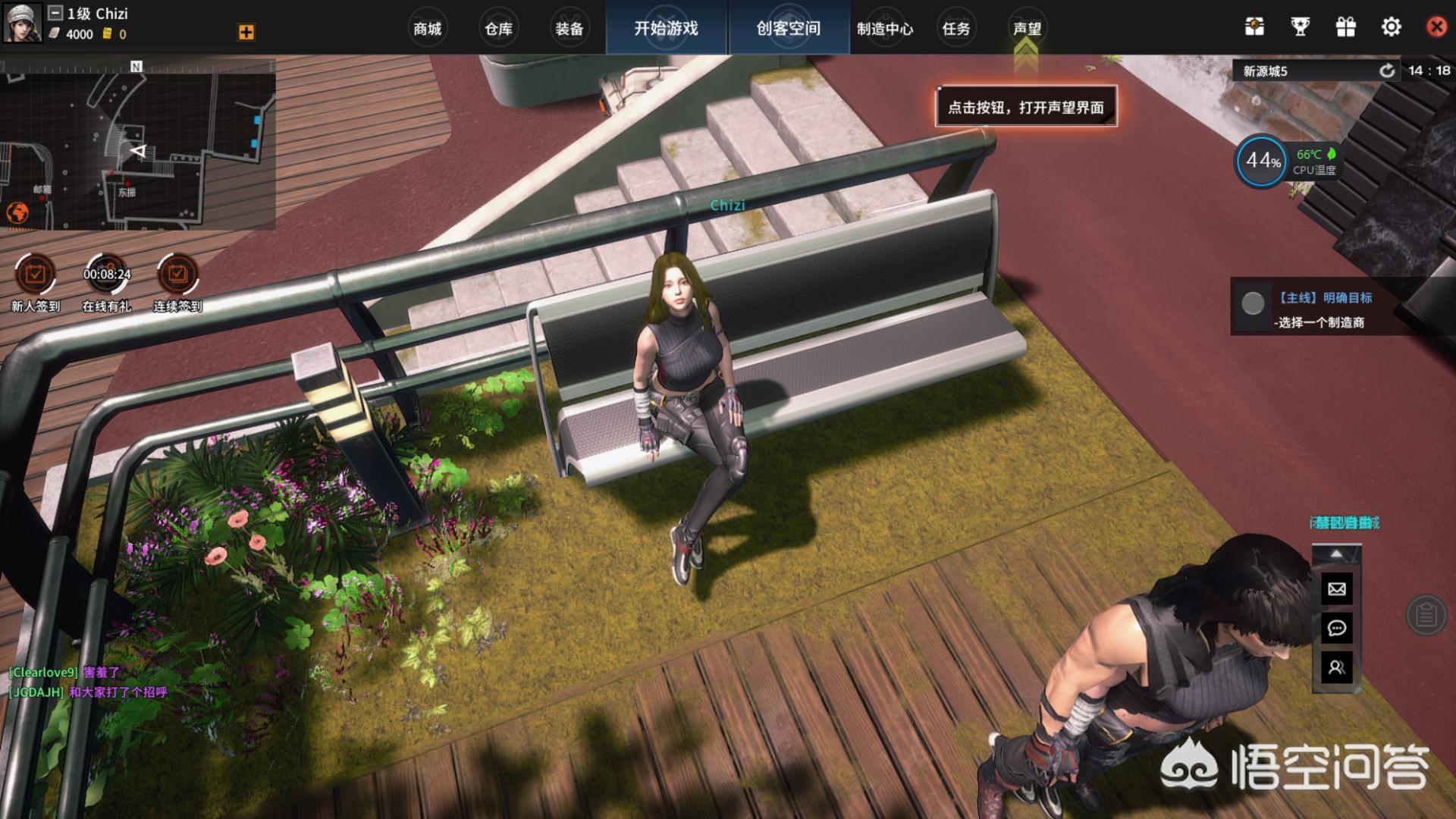The height and width of the screenshot is (819, 1456).
Task: Claim rewards via the gift box icon
Action: [x=1346, y=27]
